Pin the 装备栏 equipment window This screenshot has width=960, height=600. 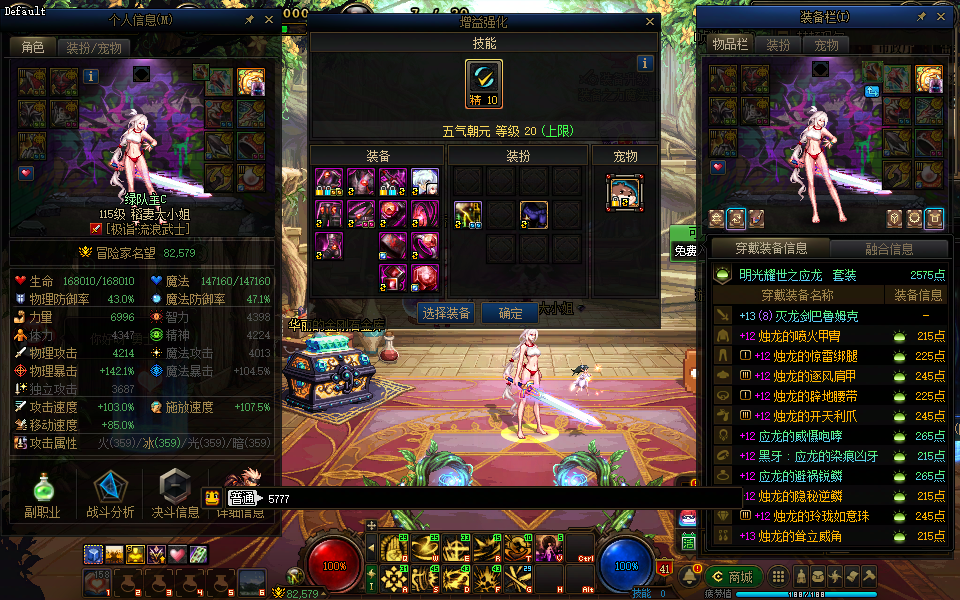pos(922,17)
